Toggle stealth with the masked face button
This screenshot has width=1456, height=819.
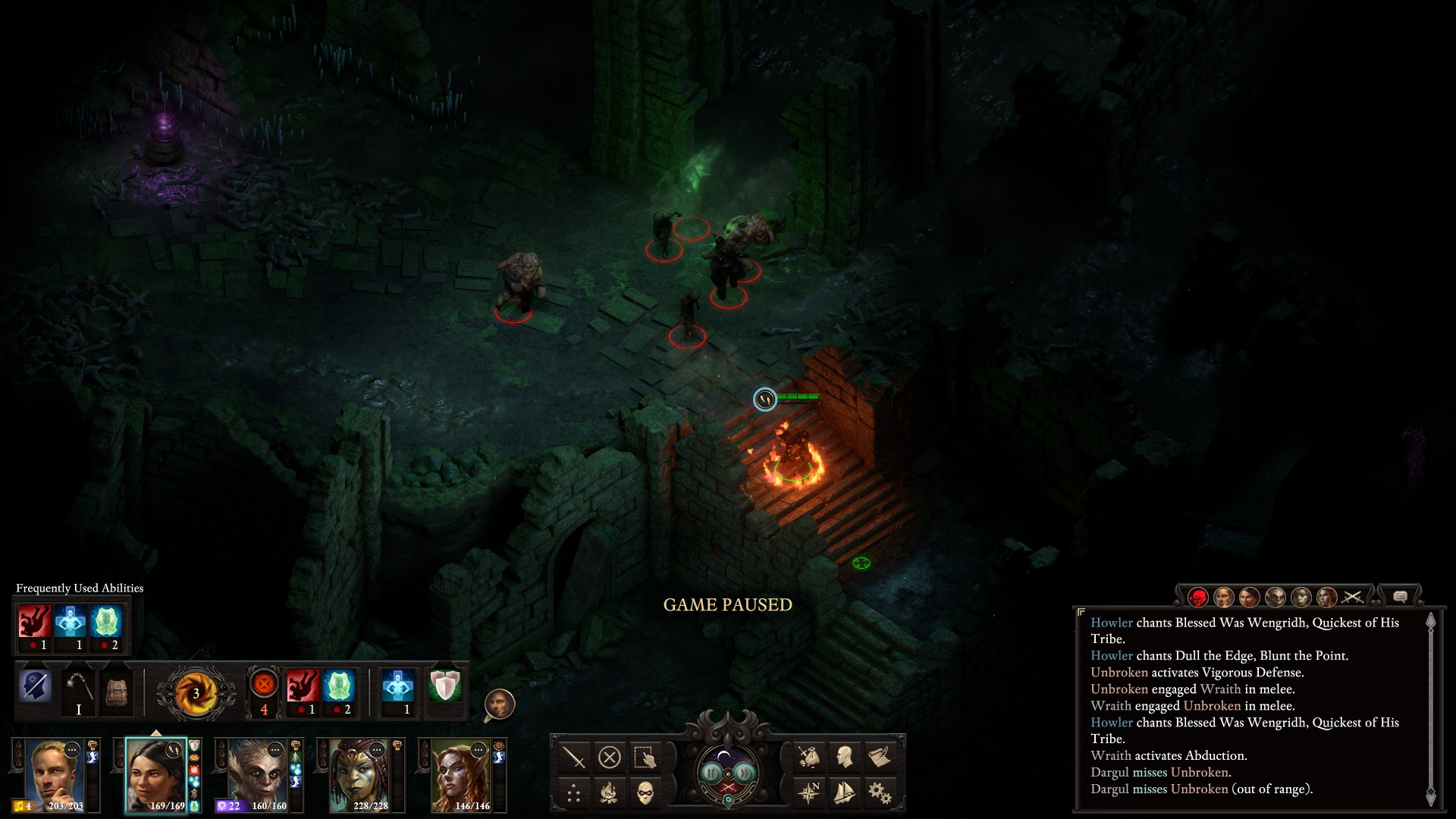click(x=645, y=794)
